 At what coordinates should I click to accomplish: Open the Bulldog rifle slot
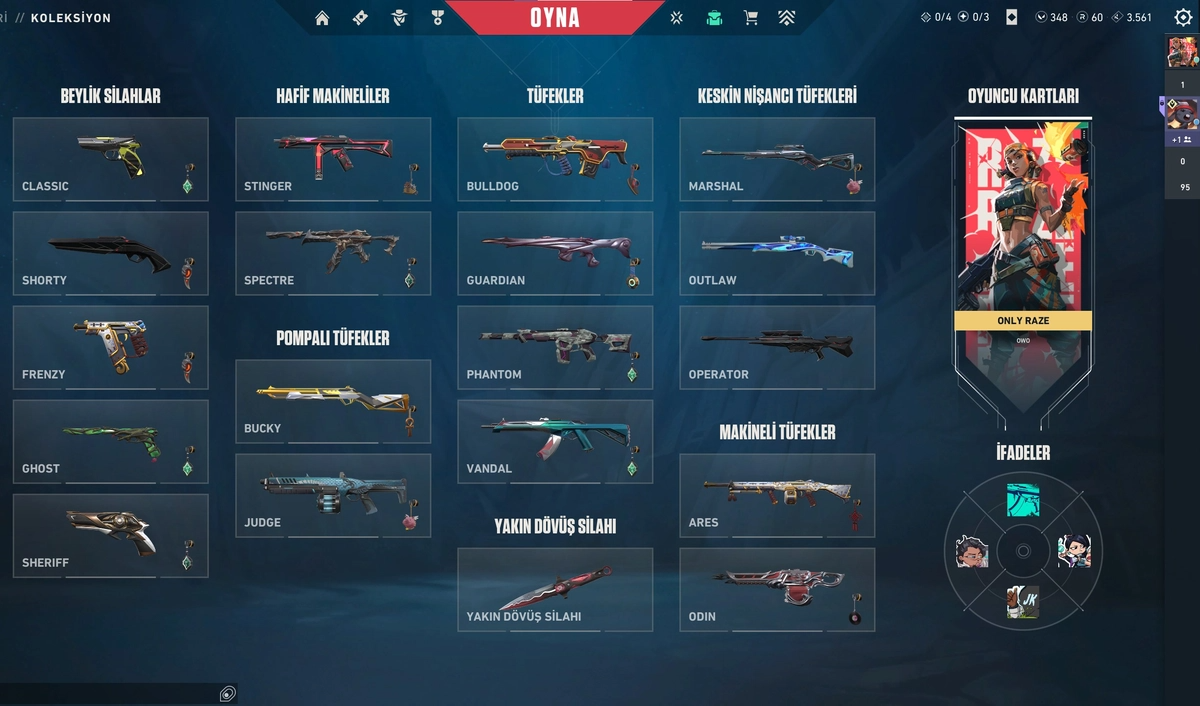pos(555,158)
